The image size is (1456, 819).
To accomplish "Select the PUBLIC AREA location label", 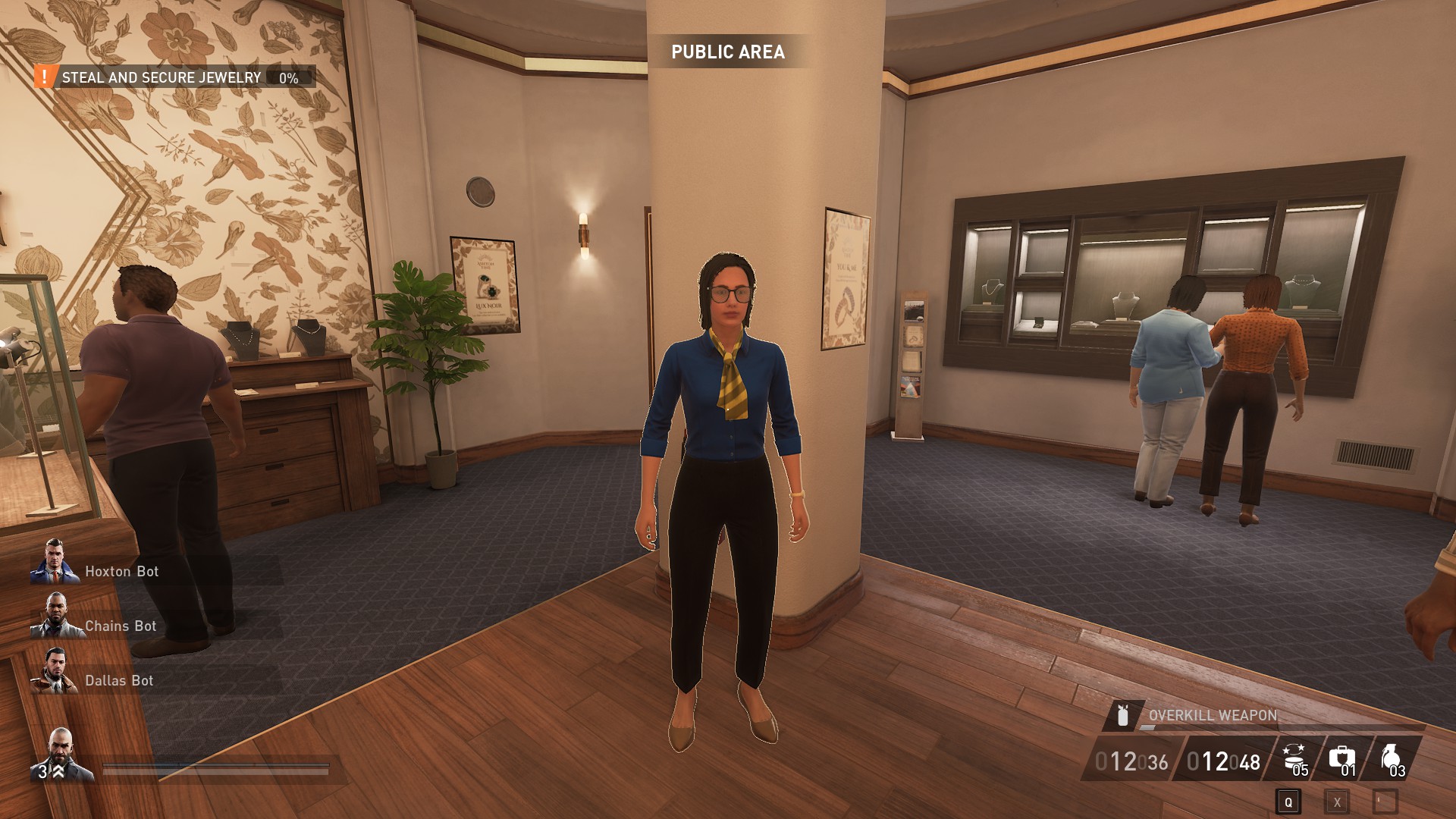I will pos(730,52).
